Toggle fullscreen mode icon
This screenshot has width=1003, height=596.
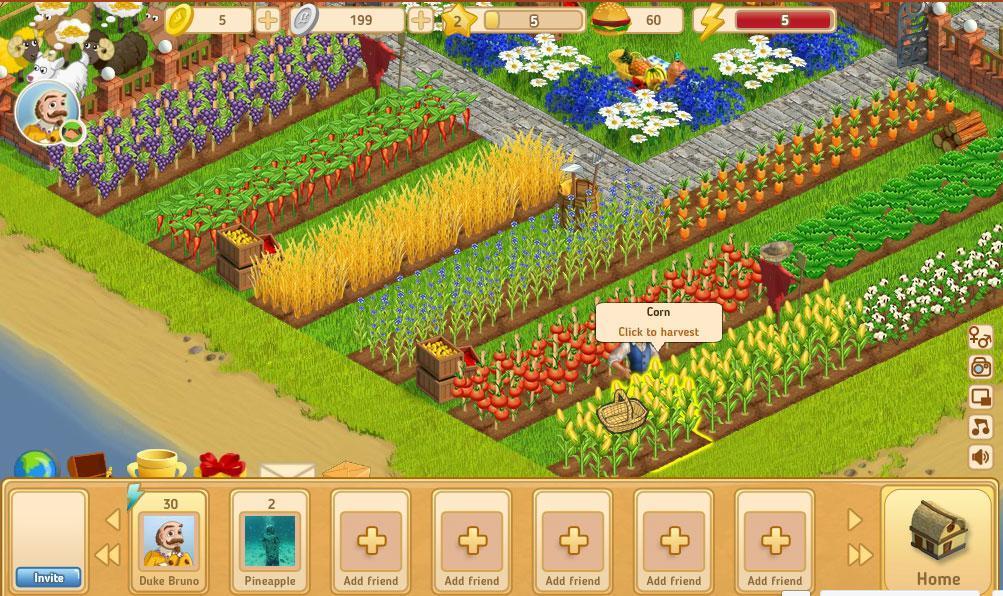981,397
